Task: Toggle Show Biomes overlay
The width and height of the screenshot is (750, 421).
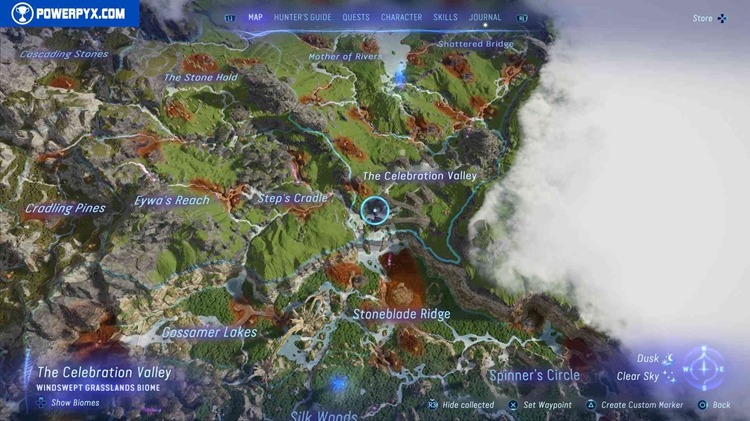Action: click(x=70, y=403)
